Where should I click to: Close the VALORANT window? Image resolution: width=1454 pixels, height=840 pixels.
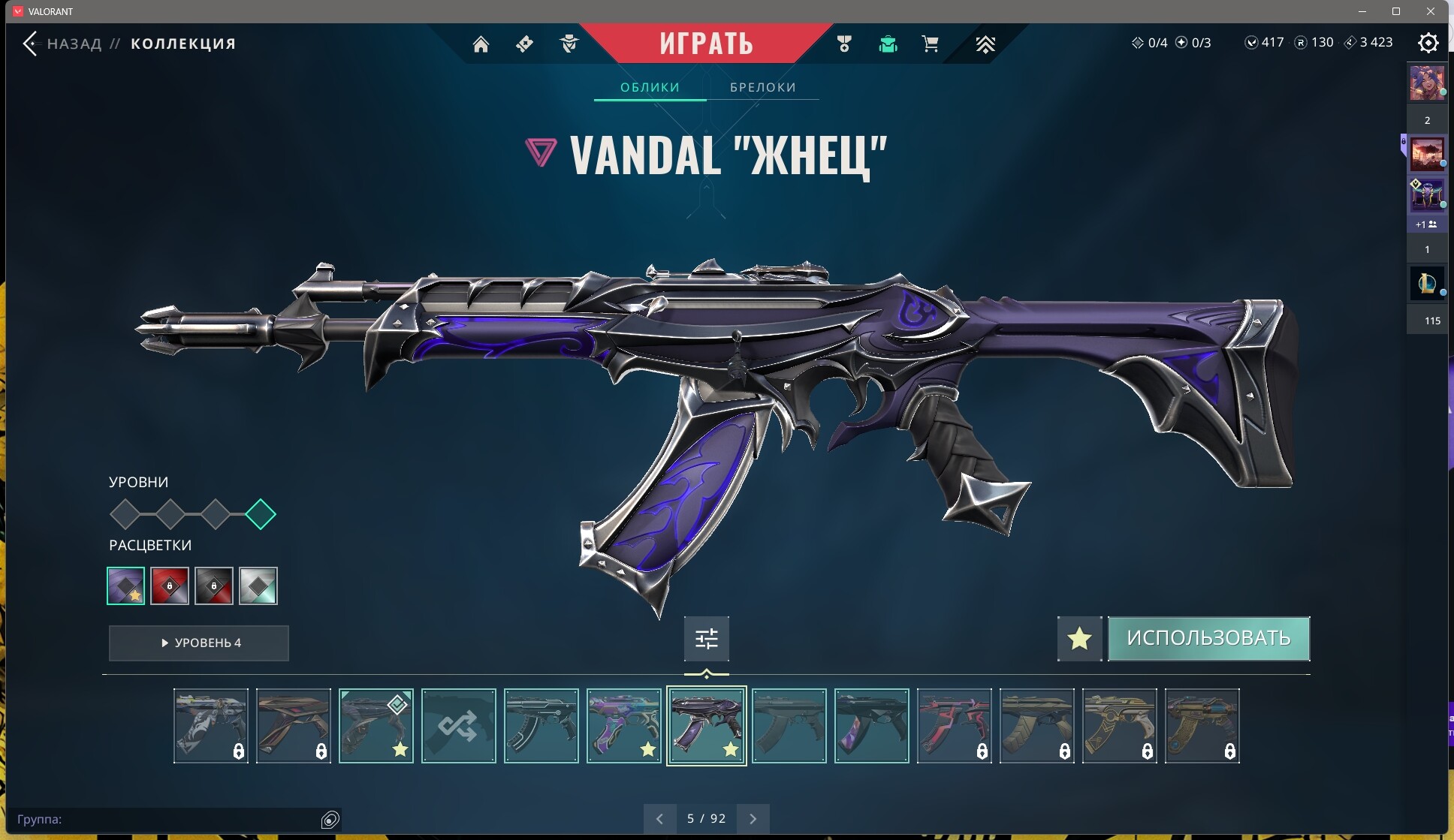point(1431,11)
